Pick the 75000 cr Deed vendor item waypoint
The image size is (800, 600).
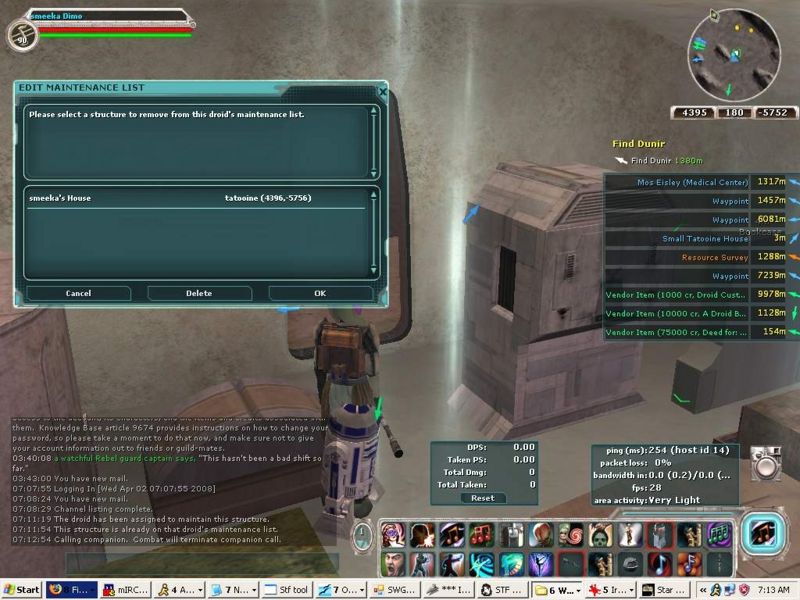pos(676,331)
